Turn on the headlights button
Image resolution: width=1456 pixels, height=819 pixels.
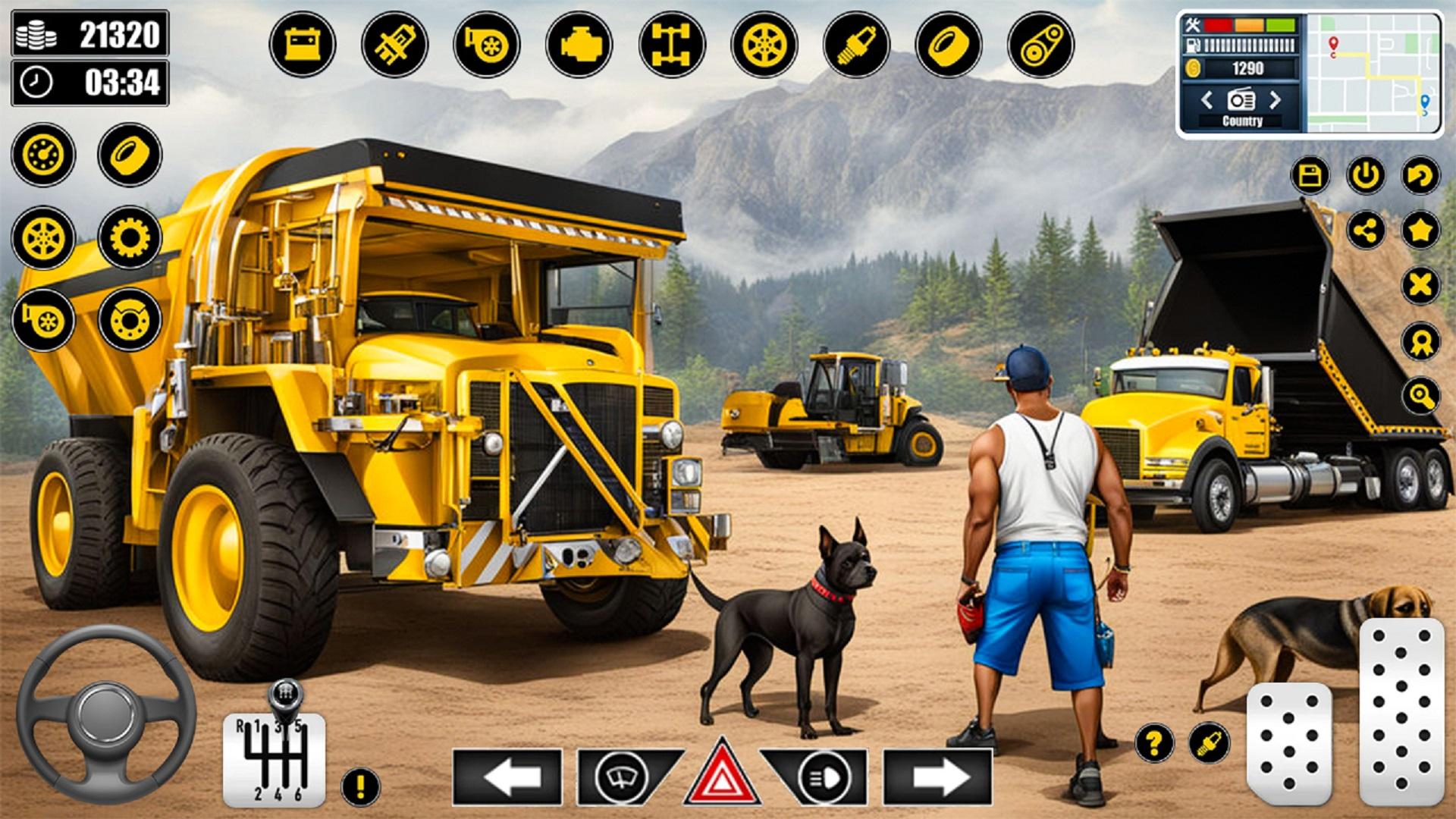click(x=822, y=777)
